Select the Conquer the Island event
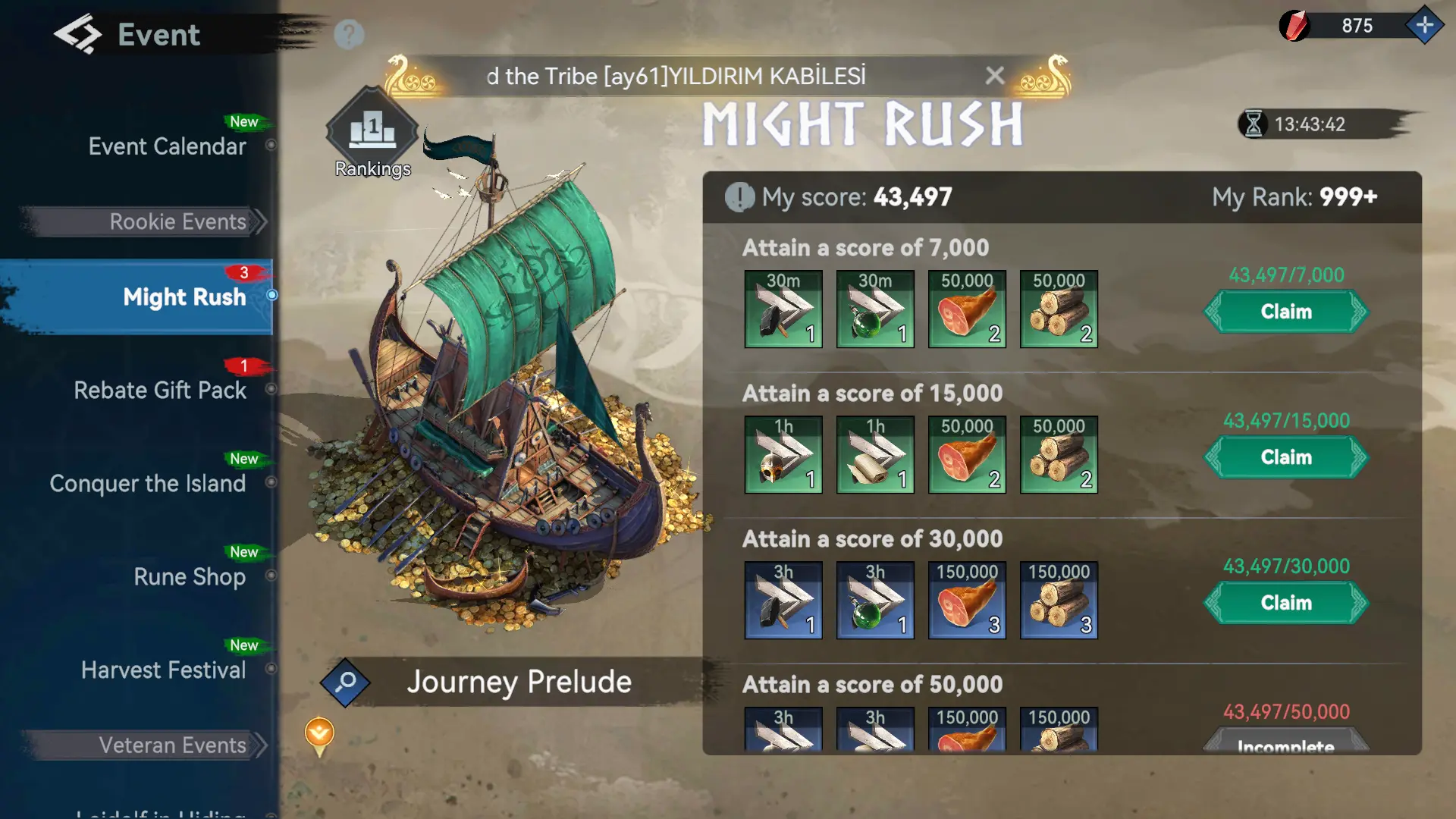The image size is (1456, 819). pos(148,484)
